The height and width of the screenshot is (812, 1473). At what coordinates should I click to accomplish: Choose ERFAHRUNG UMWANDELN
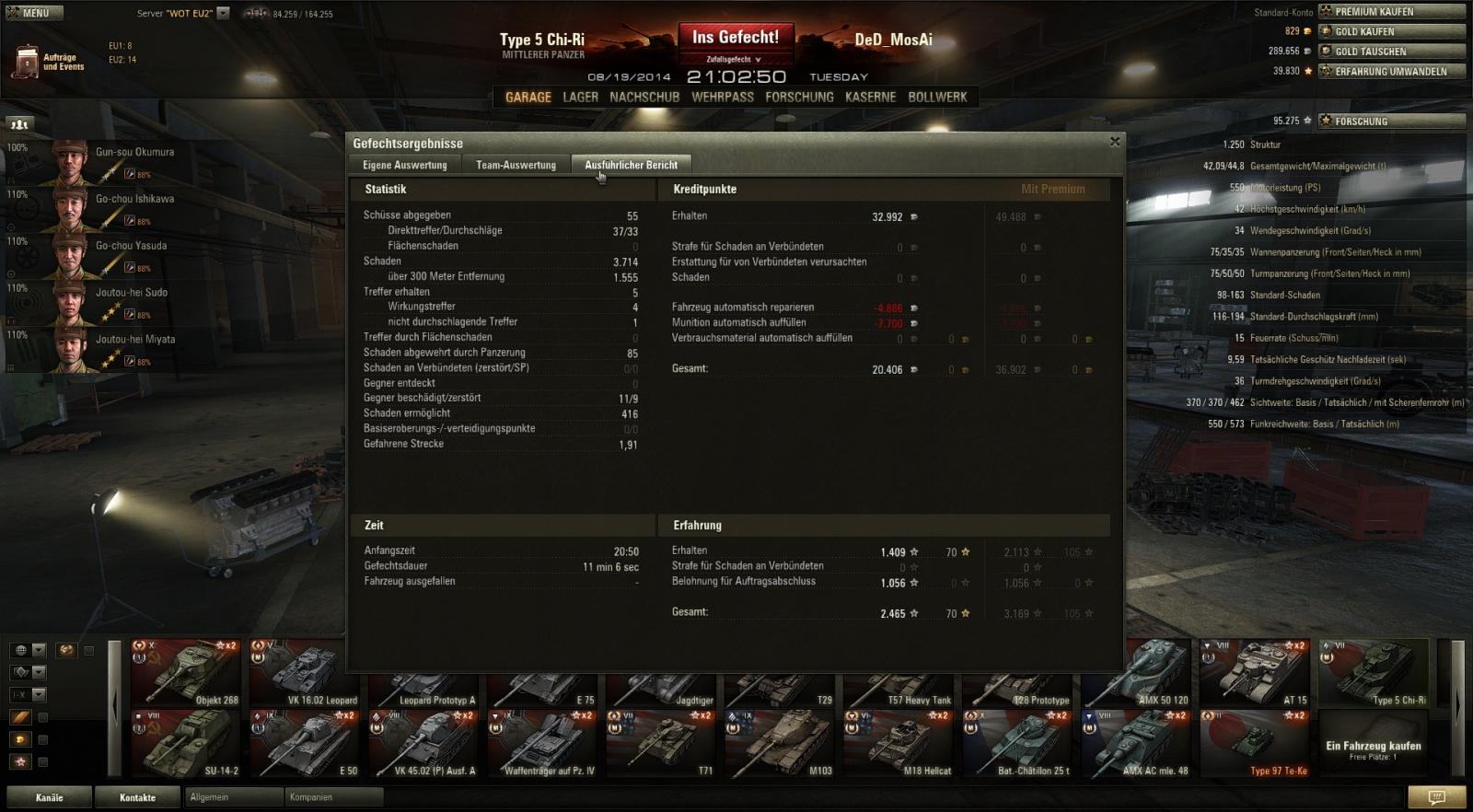(x=1391, y=72)
